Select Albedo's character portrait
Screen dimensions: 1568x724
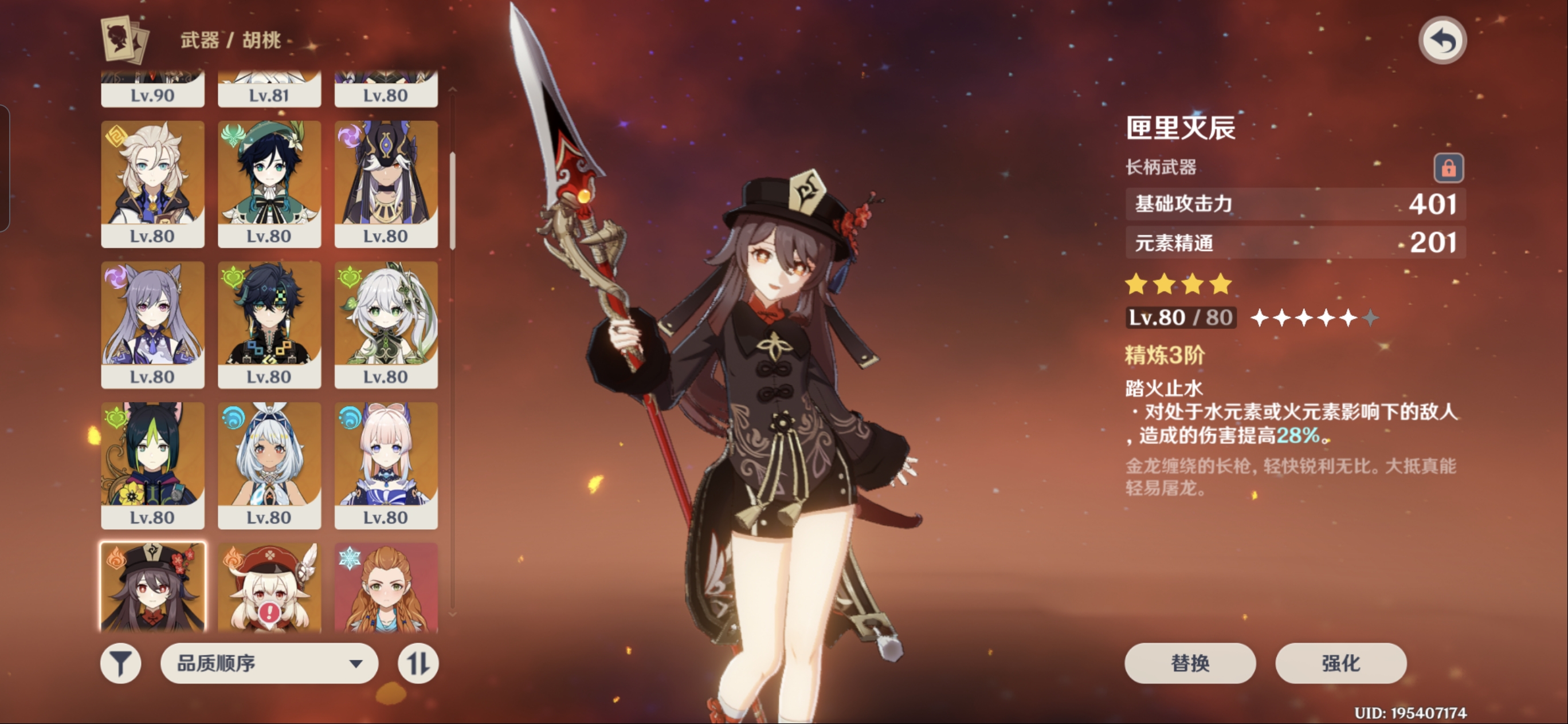[152, 183]
